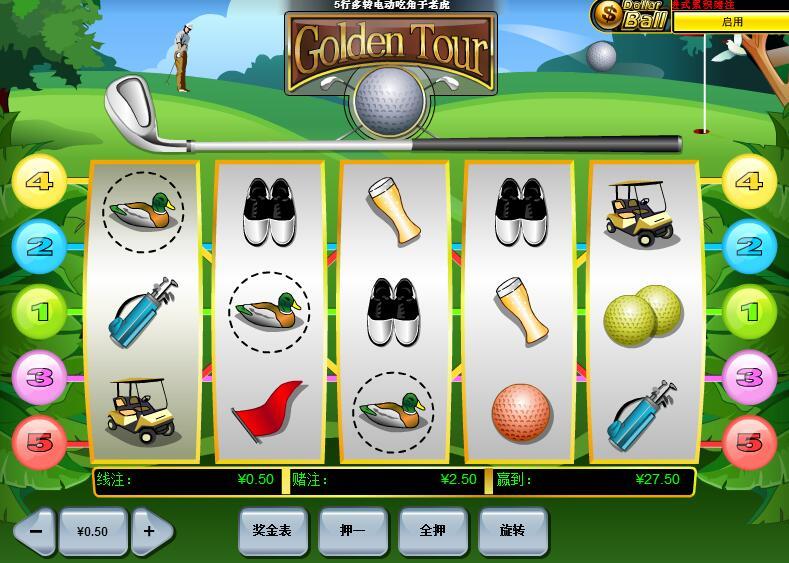The image size is (789, 563).
Task: Click the Dollar Ball logo
Action: 630,15
